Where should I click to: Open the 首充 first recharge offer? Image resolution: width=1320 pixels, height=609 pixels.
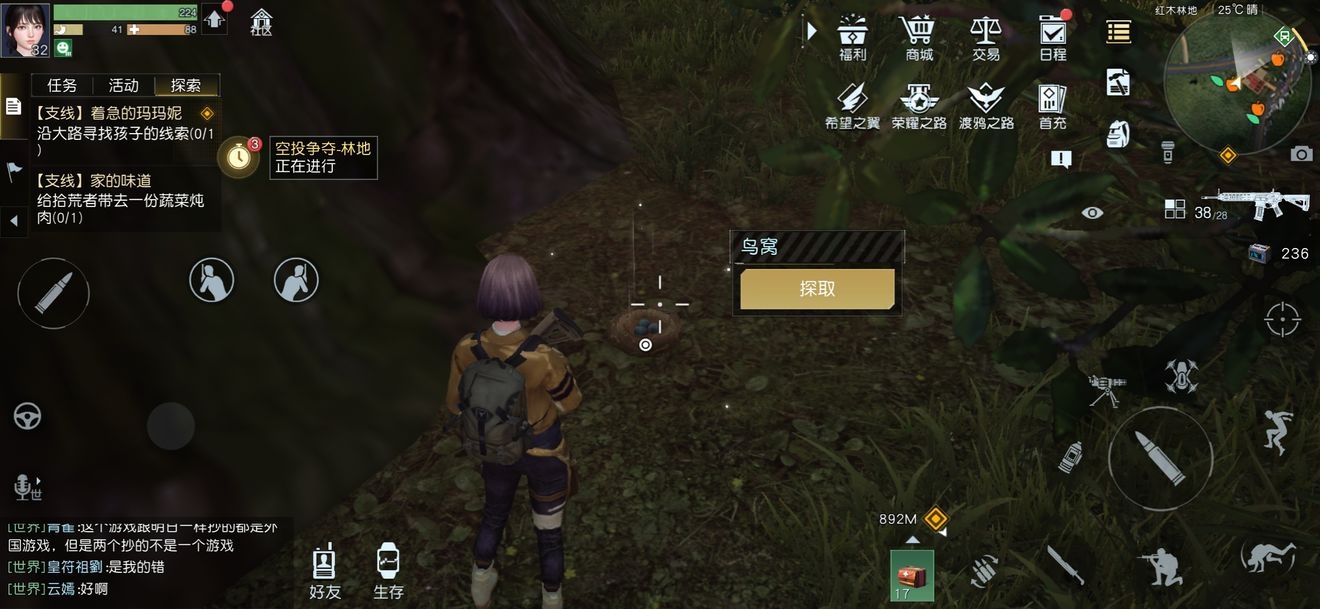tap(1052, 105)
